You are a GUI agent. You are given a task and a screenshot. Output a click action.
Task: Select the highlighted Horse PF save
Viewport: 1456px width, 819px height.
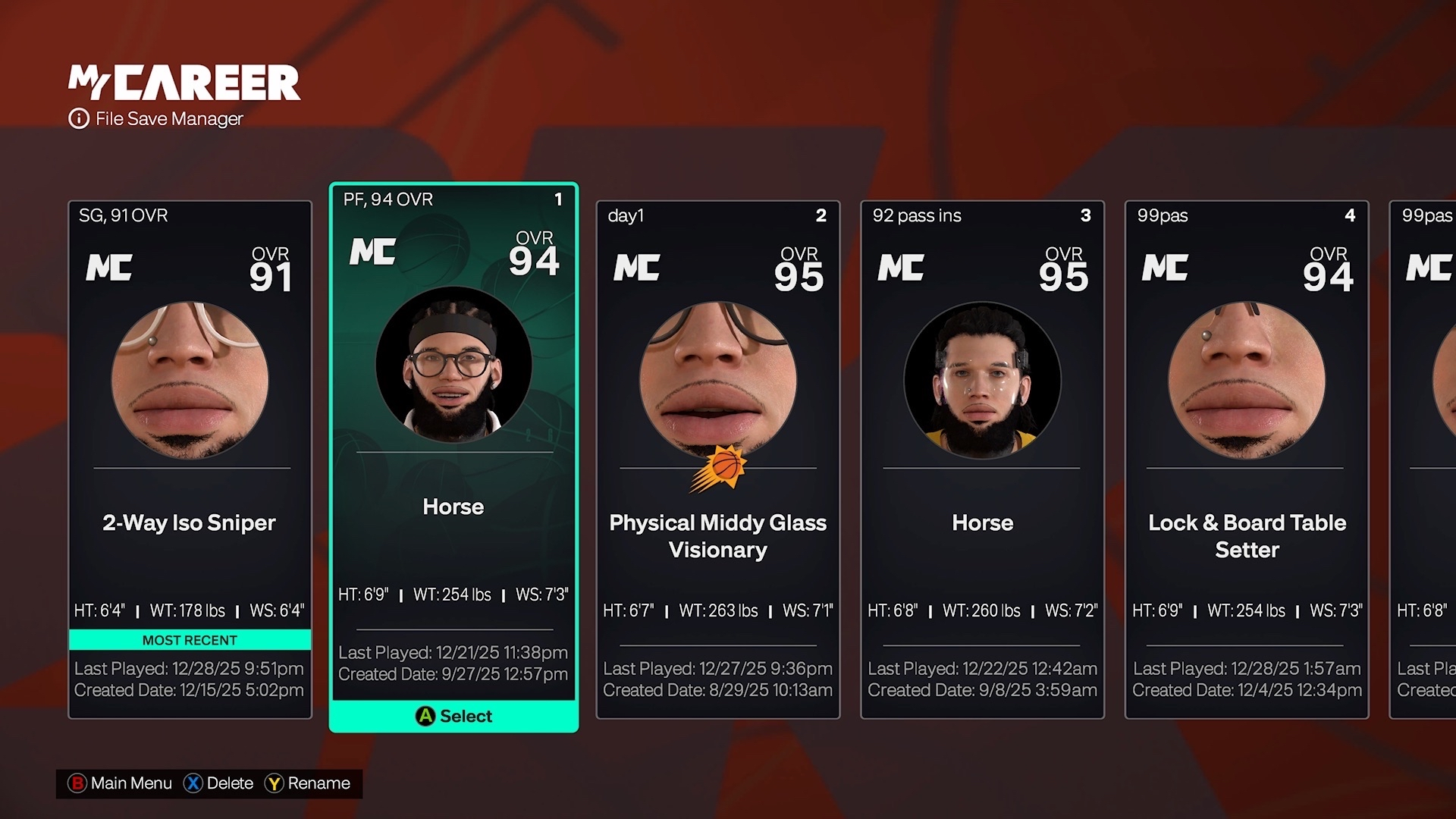453,455
